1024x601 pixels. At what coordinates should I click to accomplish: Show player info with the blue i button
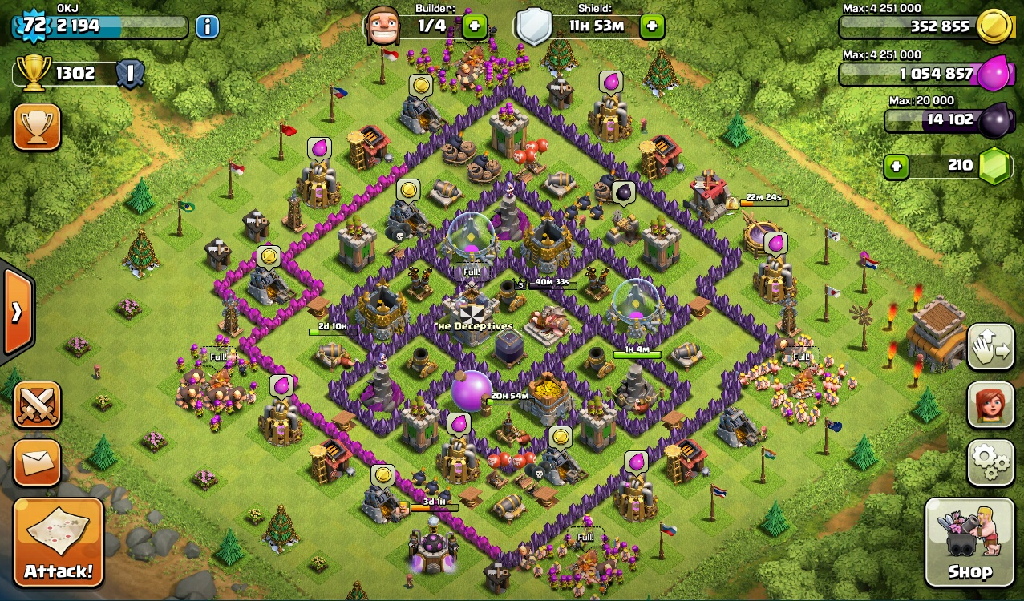pyautogui.click(x=207, y=26)
